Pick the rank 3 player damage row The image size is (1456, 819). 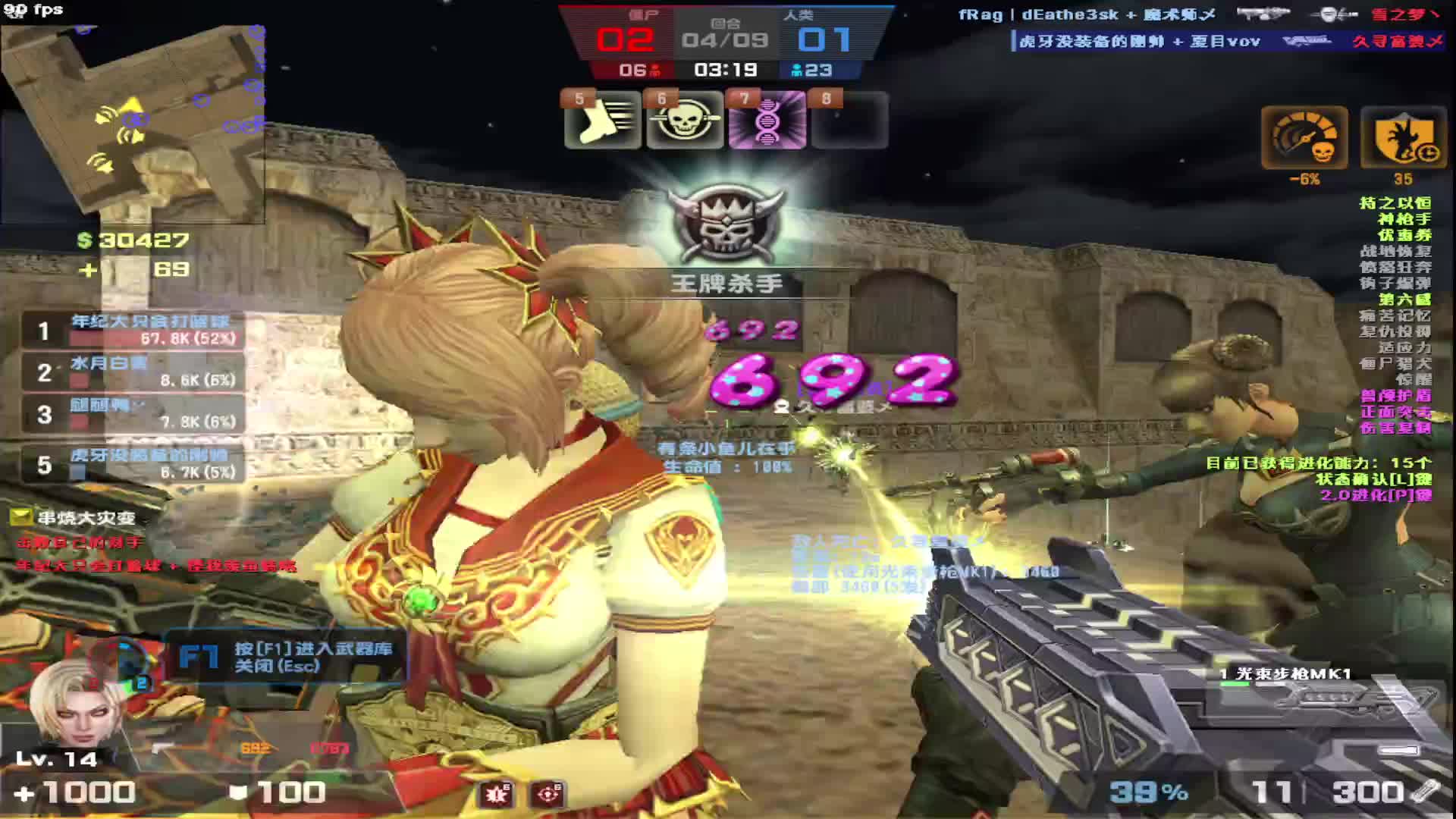pyautogui.click(x=133, y=414)
